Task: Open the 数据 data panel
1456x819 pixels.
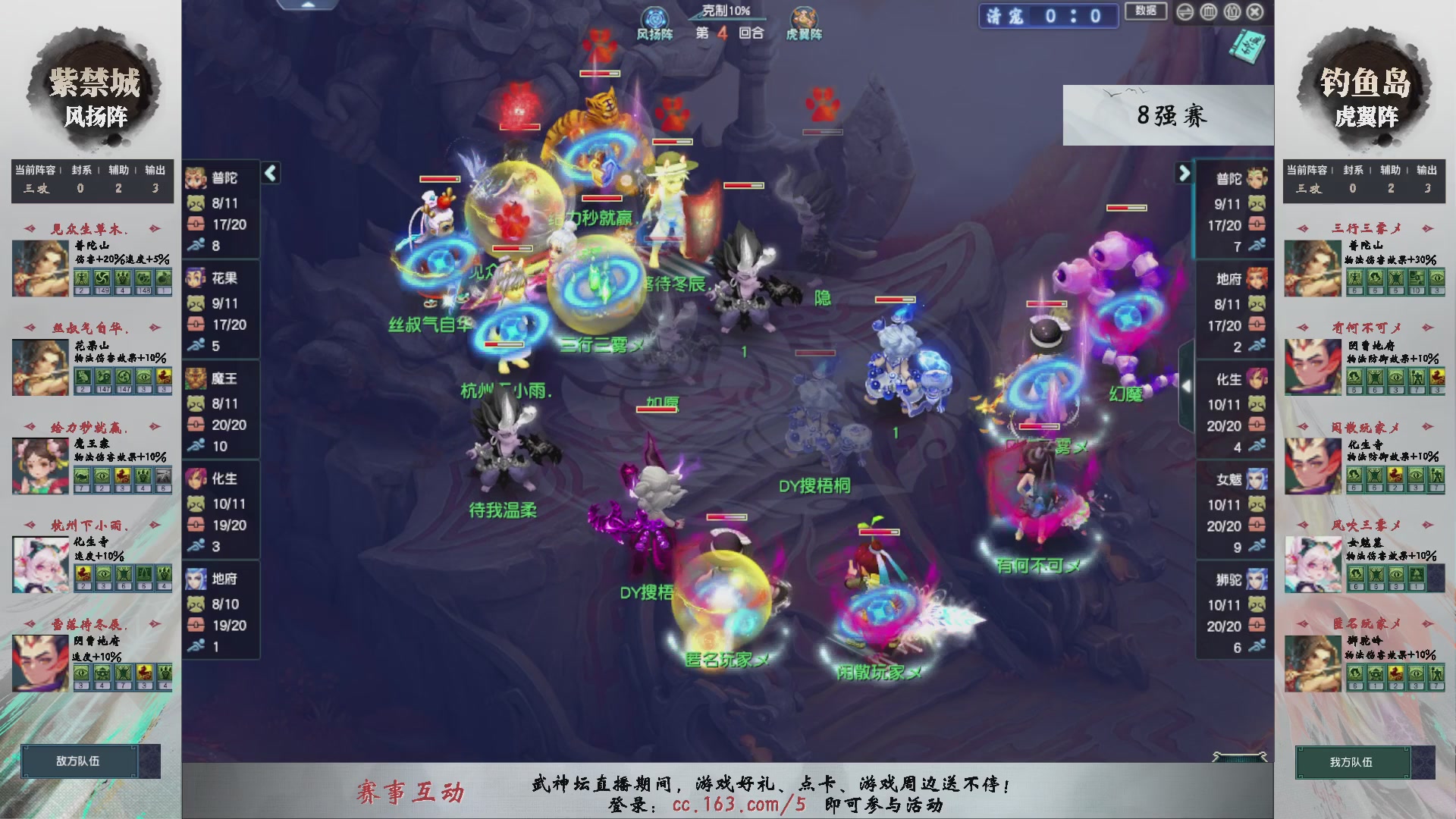Action: (x=1145, y=12)
